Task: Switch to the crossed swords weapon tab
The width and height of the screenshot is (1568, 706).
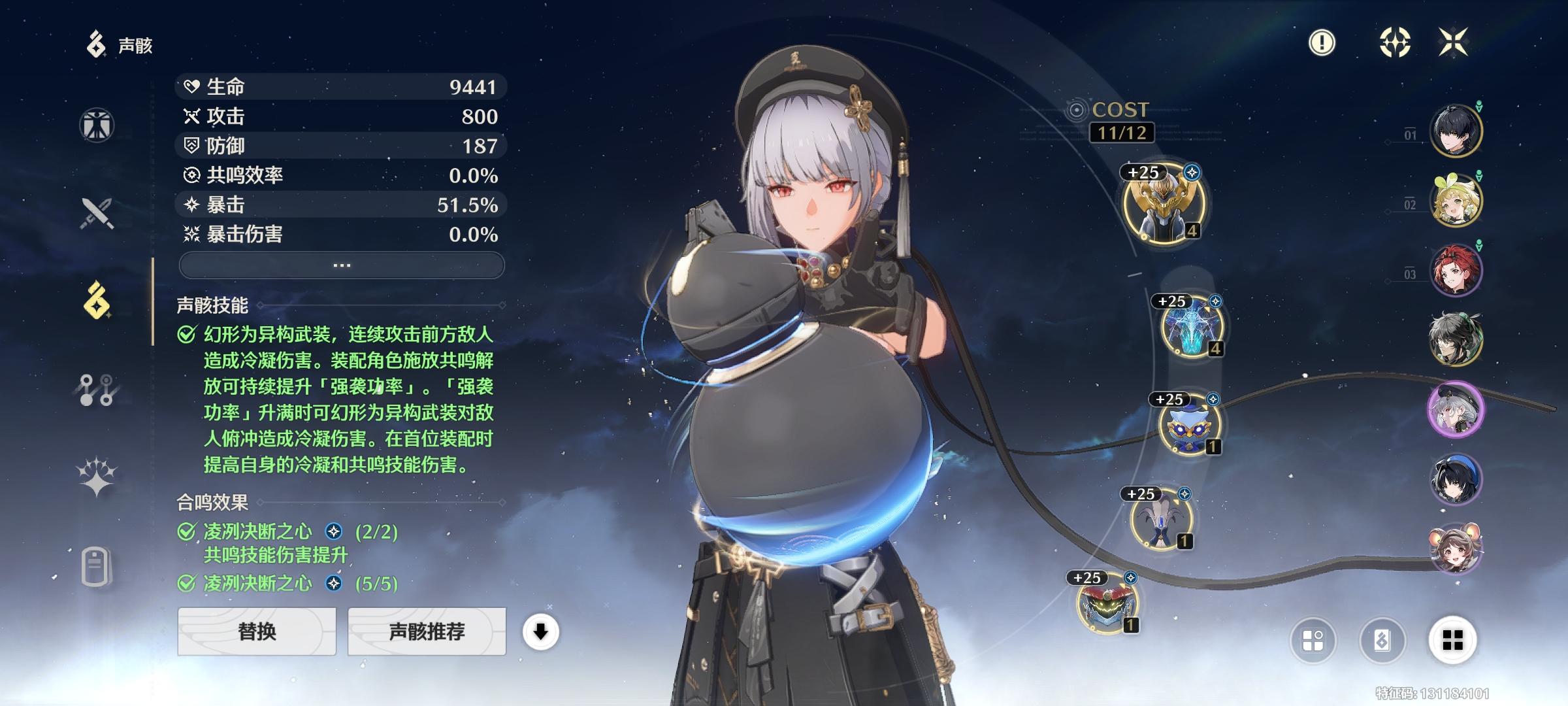Action: pyautogui.click(x=97, y=213)
